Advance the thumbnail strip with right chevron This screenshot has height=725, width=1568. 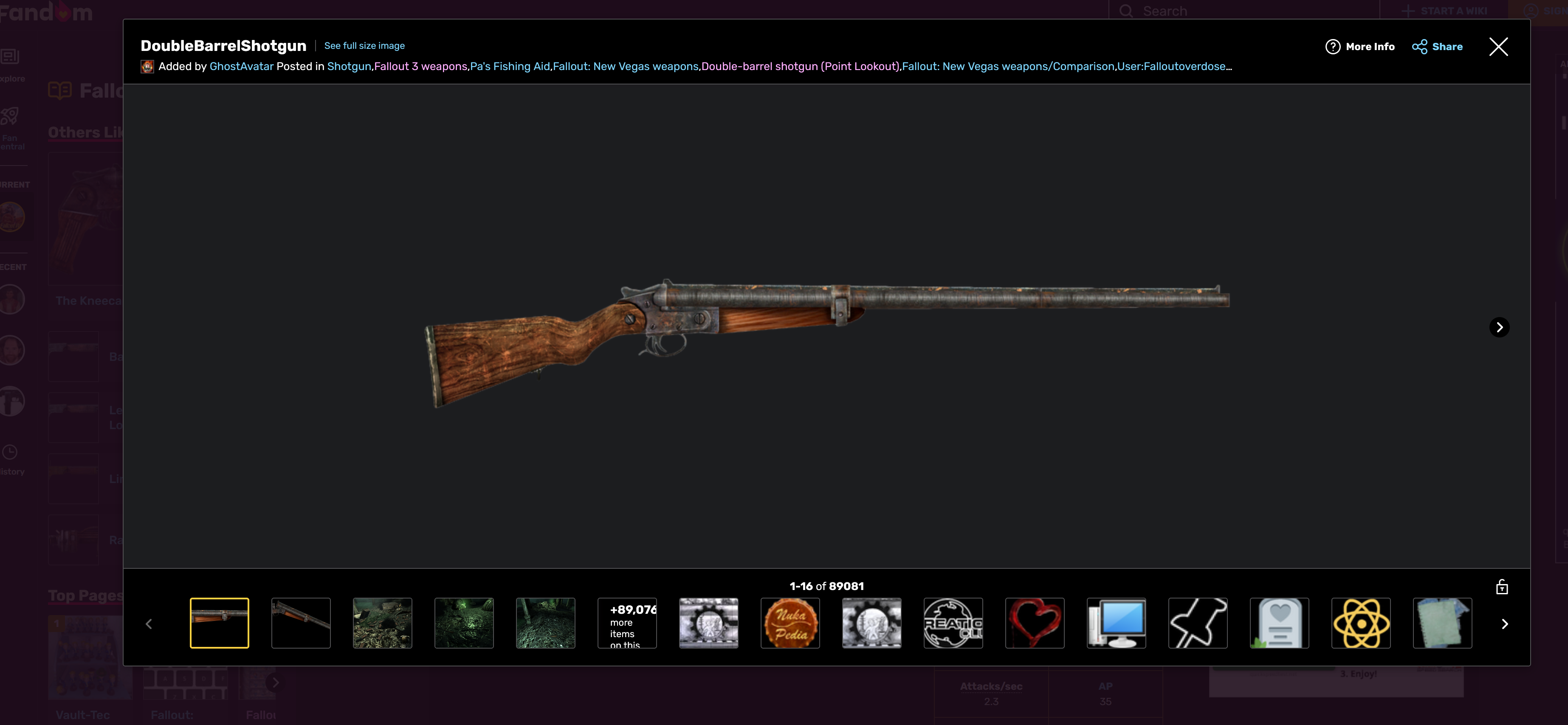[1505, 624]
